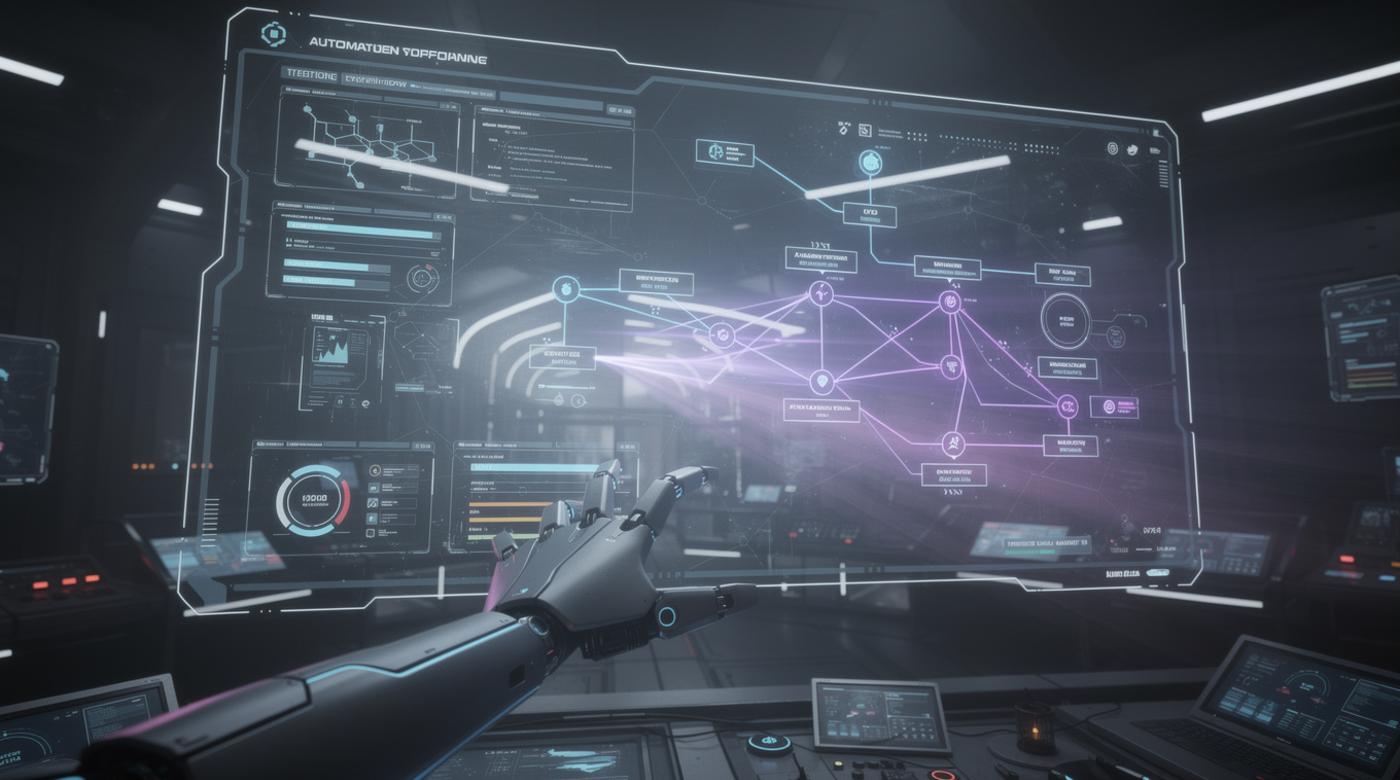
Task: Choose the purple-highlighted tag node
Action: (x=1113, y=406)
